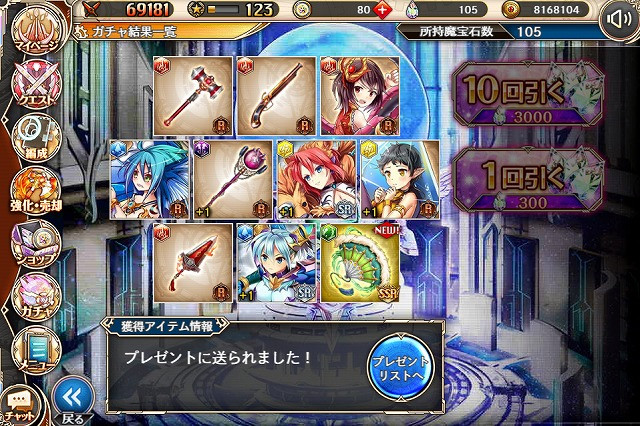This screenshot has height=426, width=640.
Task: Select the dark-haired elf character card
Action: coord(399,179)
